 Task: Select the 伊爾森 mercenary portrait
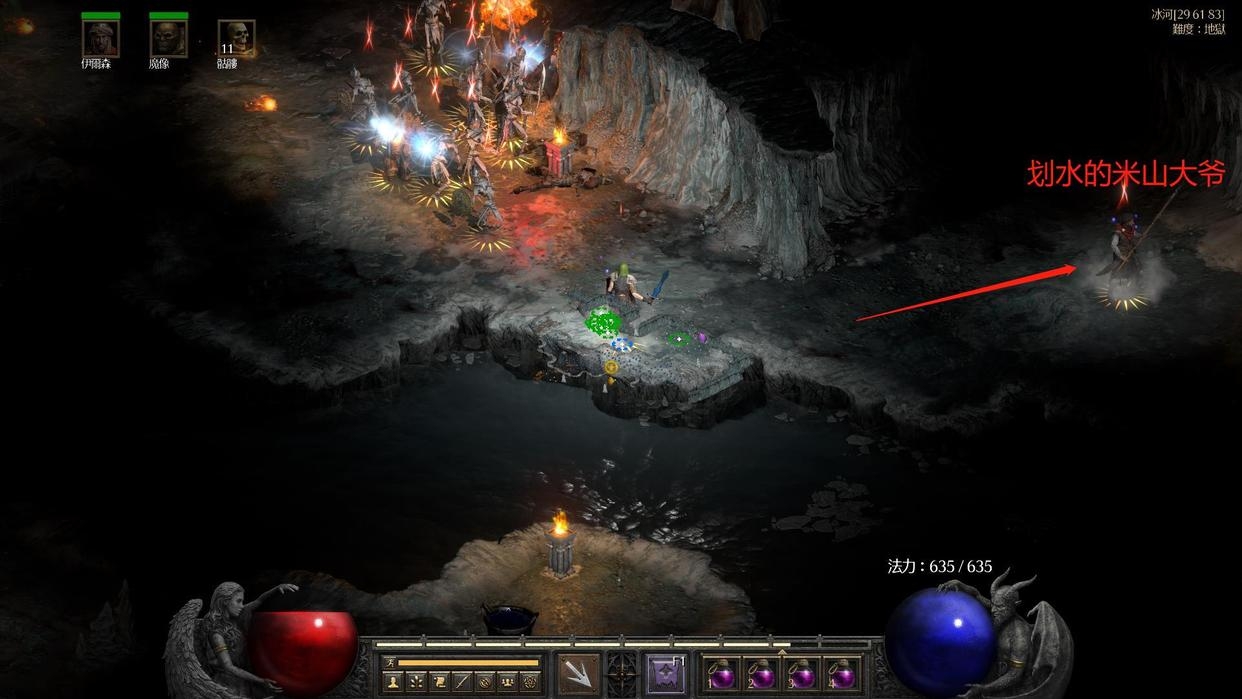click(x=100, y=39)
